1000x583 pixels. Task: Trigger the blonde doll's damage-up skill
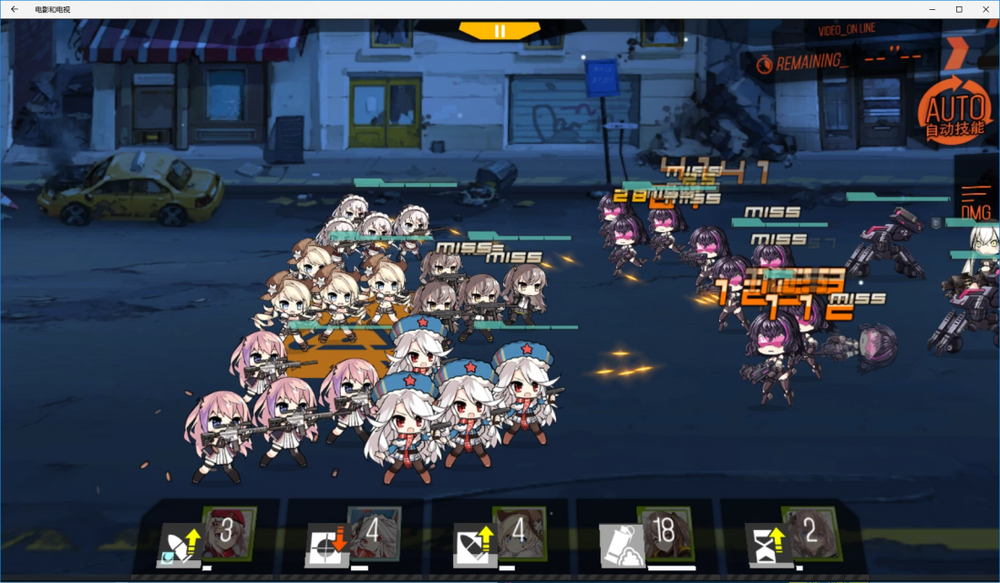(x=500, y=537)
